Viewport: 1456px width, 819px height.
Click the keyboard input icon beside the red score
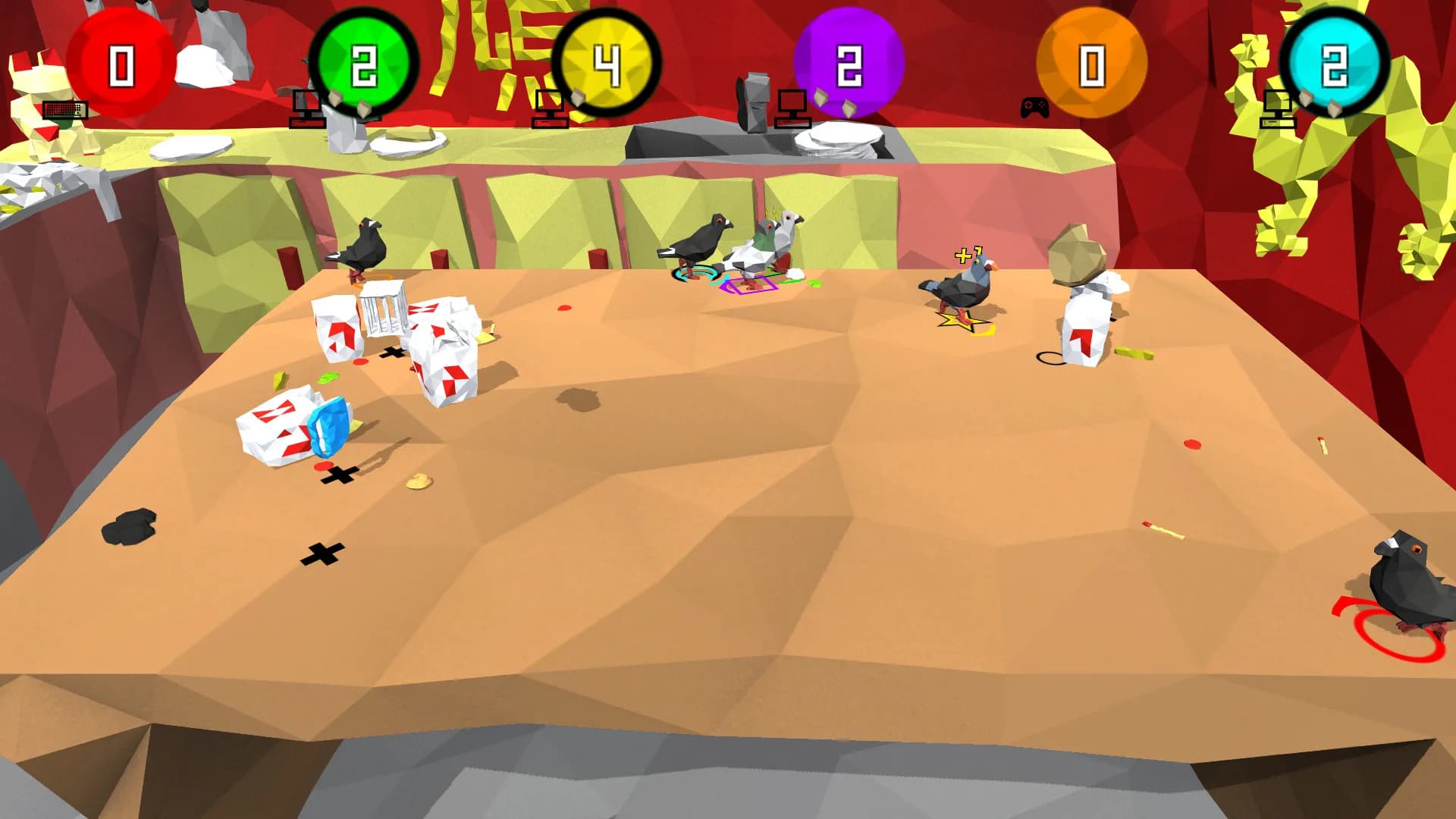pos(64,111)
